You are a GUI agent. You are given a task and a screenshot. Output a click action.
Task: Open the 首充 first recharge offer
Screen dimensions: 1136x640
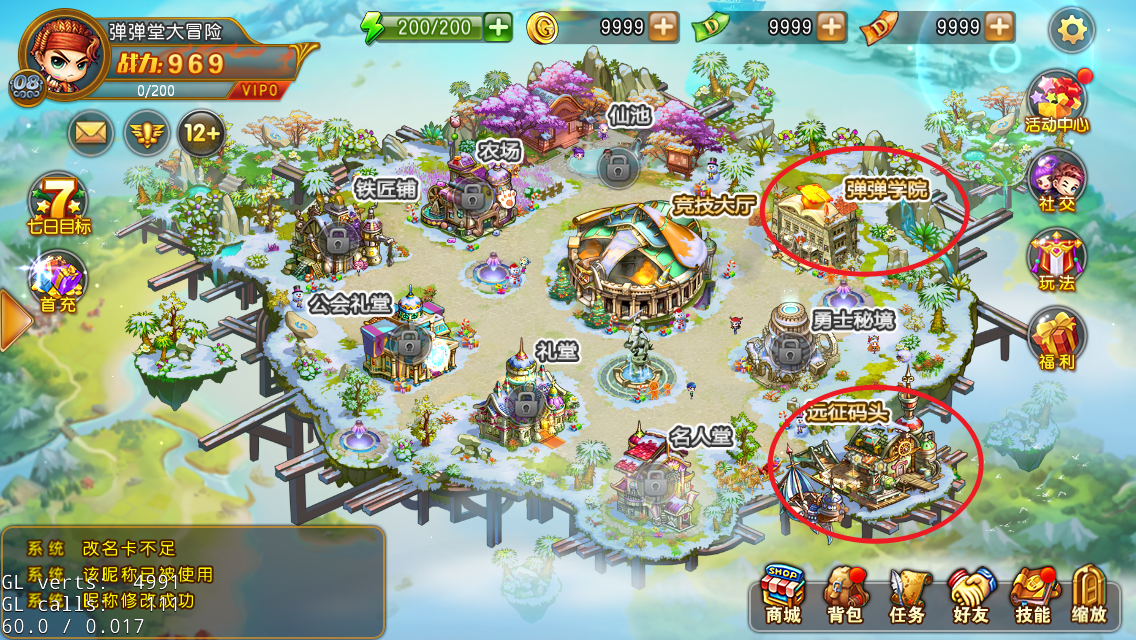(57, 282)
